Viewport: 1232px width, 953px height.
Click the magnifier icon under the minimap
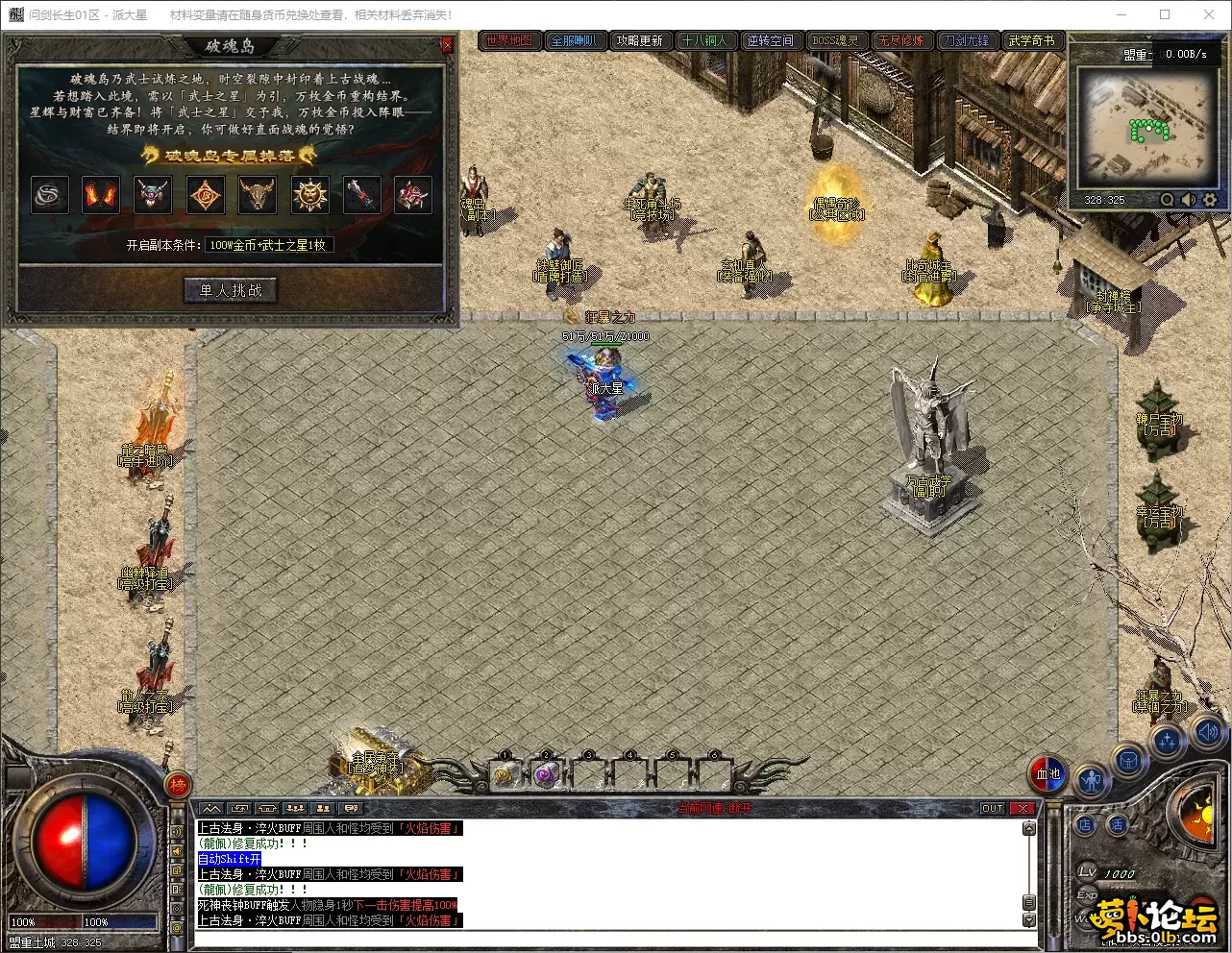[x=1167, y=200]
